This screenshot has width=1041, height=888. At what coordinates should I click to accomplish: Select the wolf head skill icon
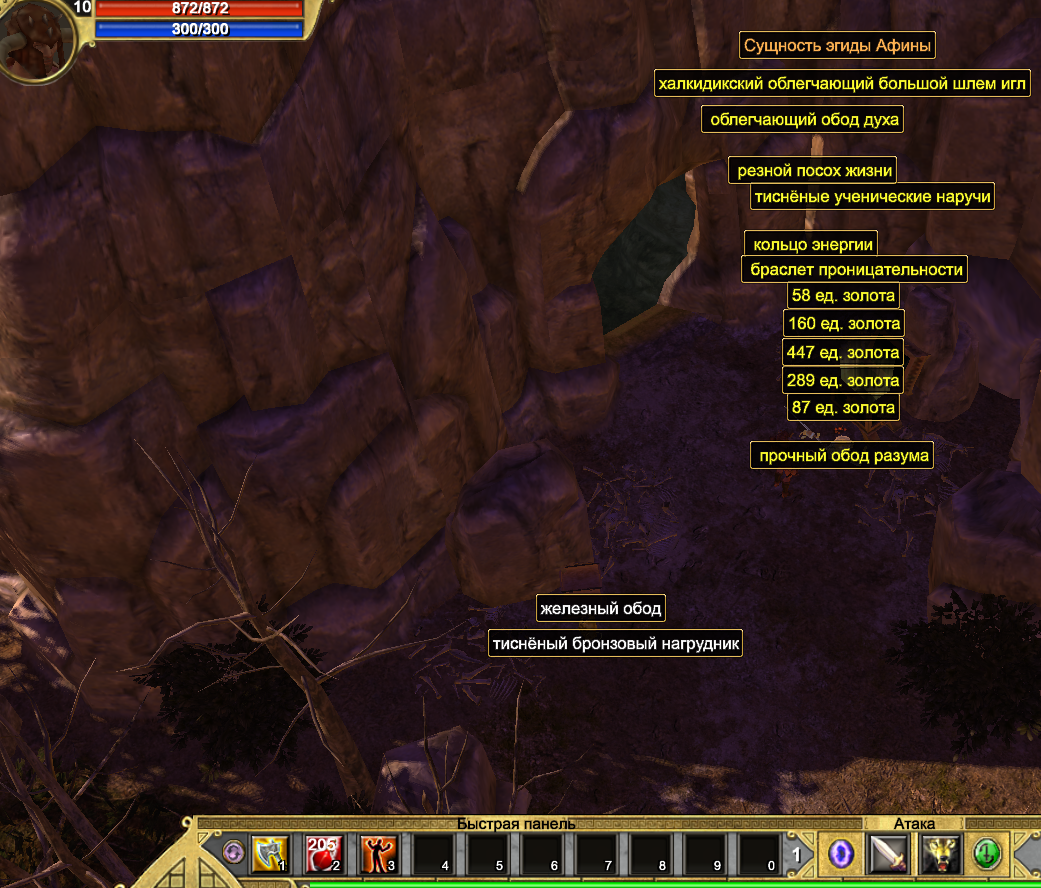click(x=940, y=853)
